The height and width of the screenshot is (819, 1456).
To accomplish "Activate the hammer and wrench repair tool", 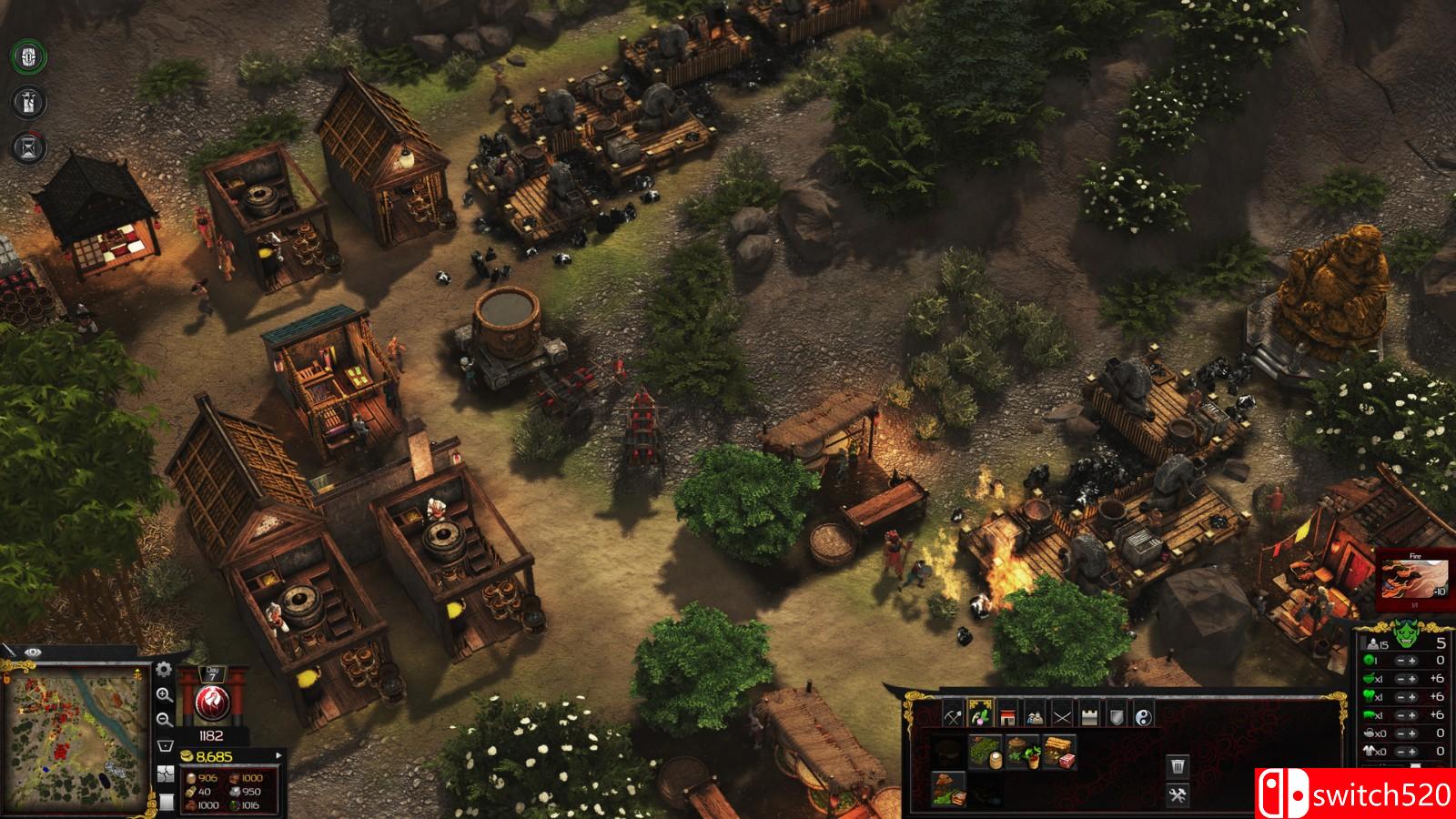I will [x=1177, y=796].
